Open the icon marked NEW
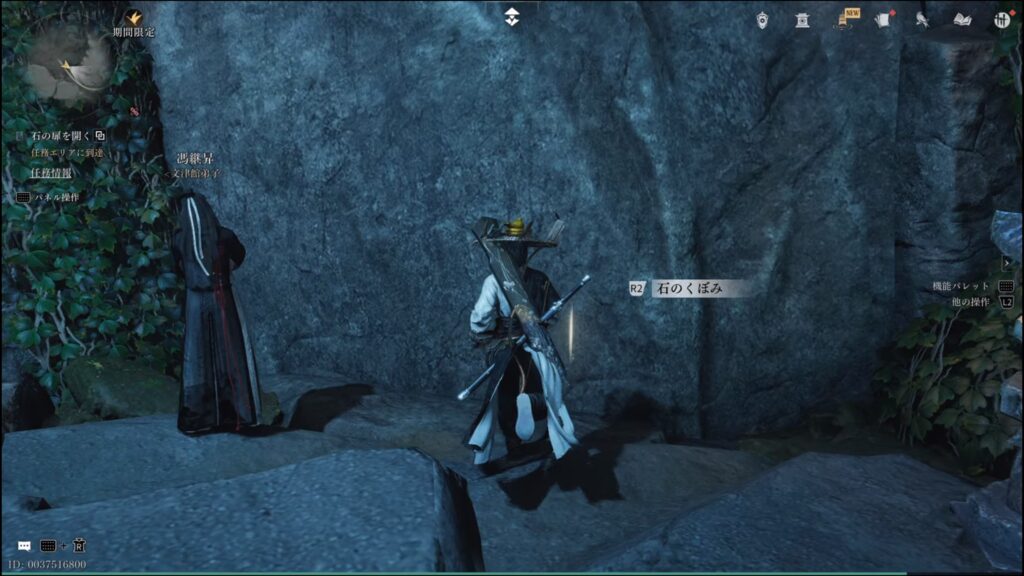This screenshot has height=576, width=1024. [846, 19]
